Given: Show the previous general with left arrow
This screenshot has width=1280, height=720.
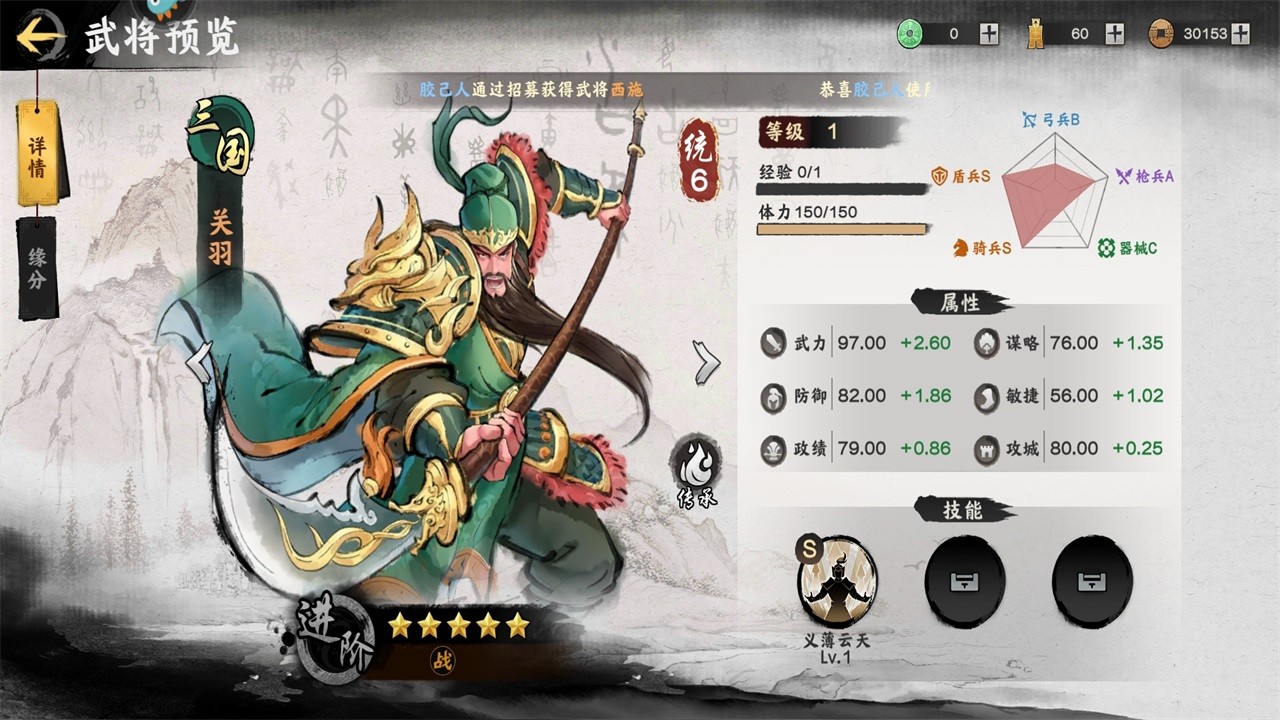Looking at the screenshot, I should click(201, 362).
